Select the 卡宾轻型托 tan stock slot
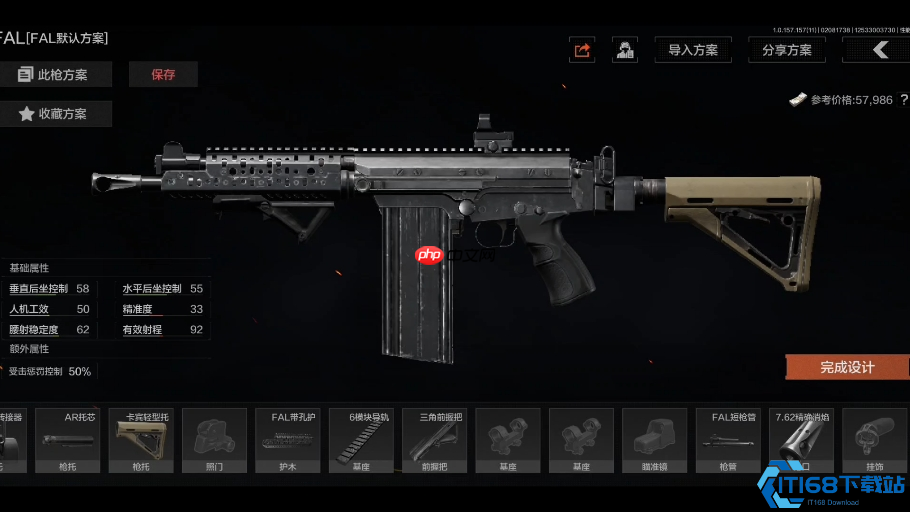Screen dimensions: 910x512 141,440
